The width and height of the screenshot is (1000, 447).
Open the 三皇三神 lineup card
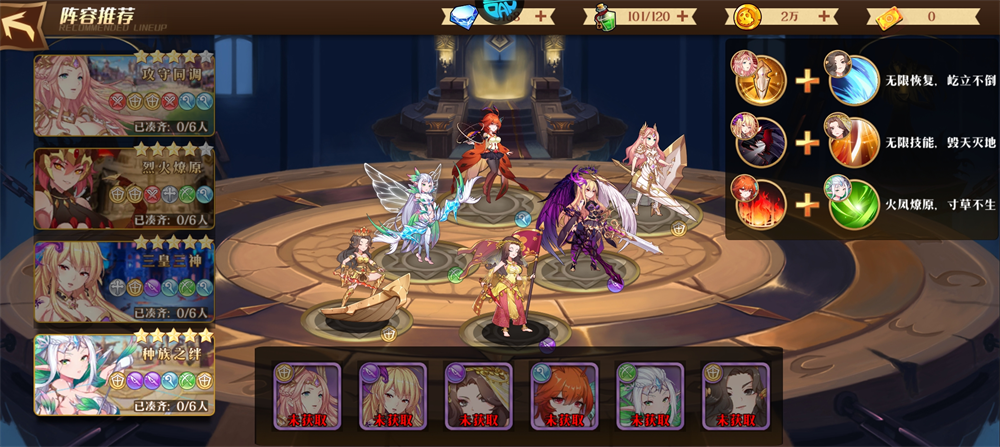click(x=124, y=280)
